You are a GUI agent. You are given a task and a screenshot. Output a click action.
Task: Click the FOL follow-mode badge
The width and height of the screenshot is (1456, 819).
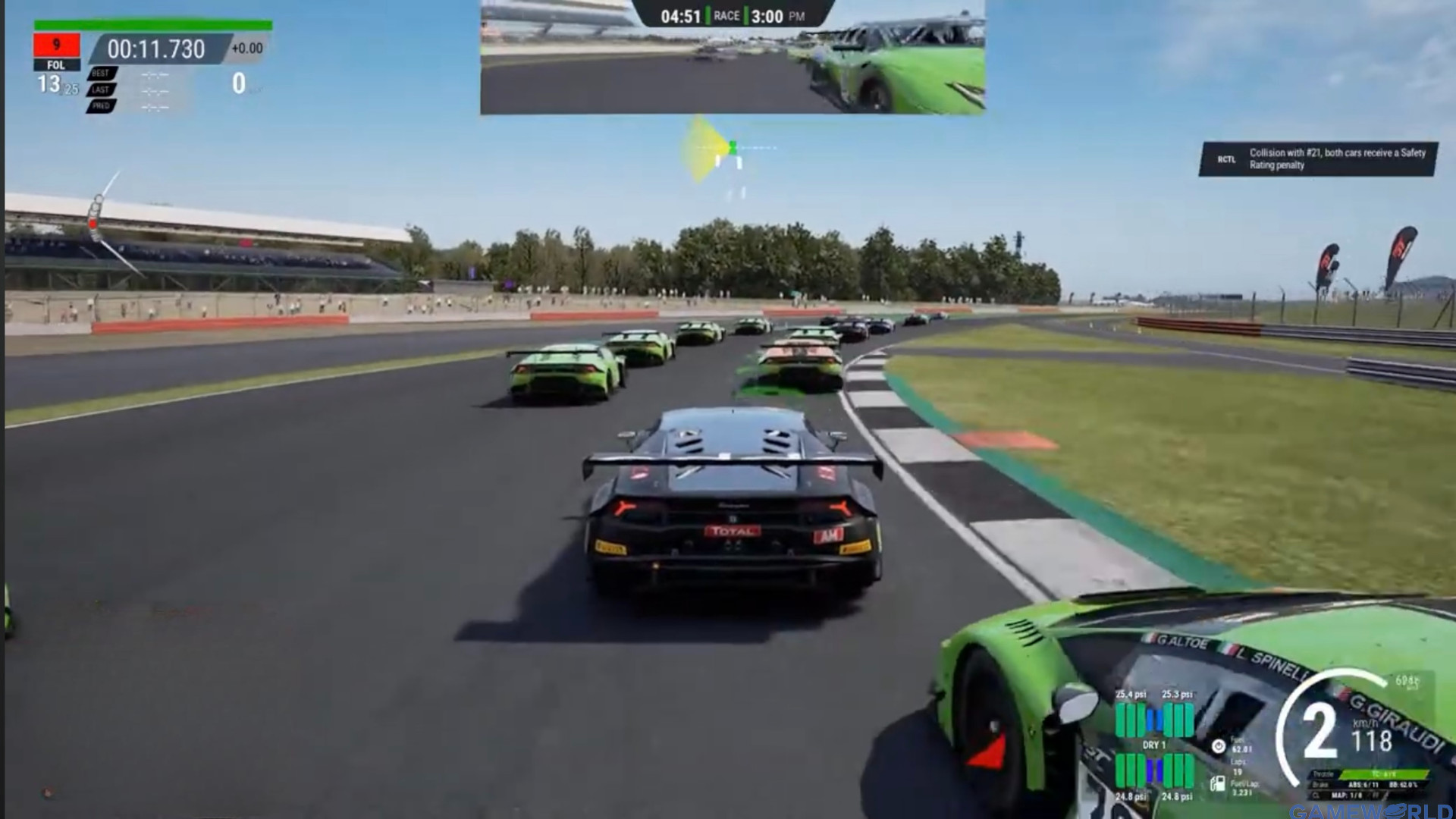(58, 64)
